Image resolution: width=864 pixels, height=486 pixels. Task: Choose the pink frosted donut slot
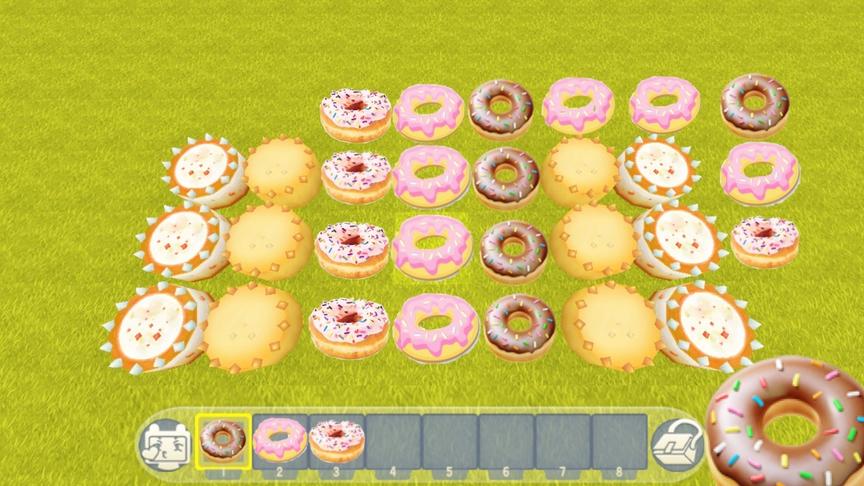(280, 440)
